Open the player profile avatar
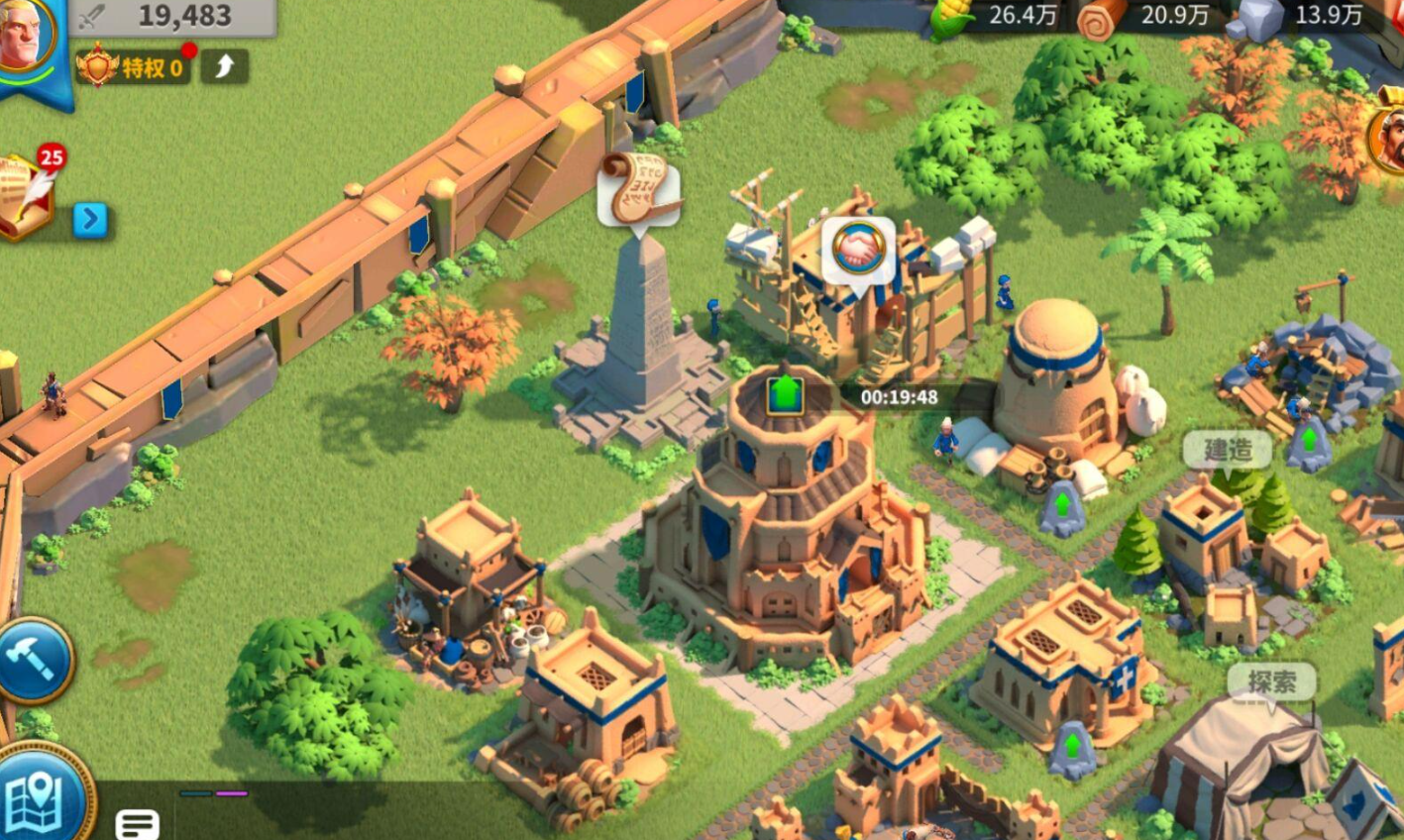 coord(27,40)
